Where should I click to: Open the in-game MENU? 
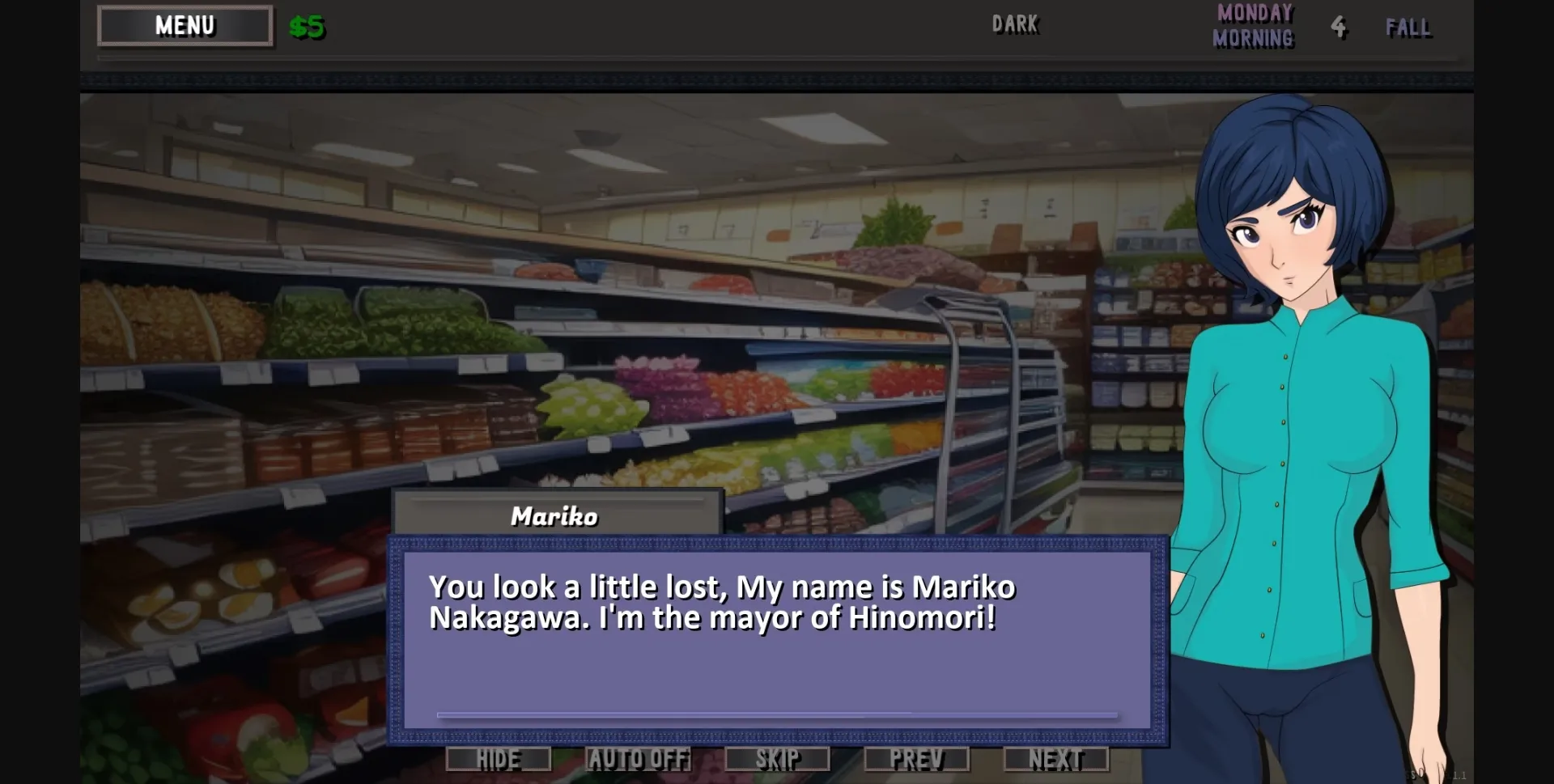tap(184, 24)
